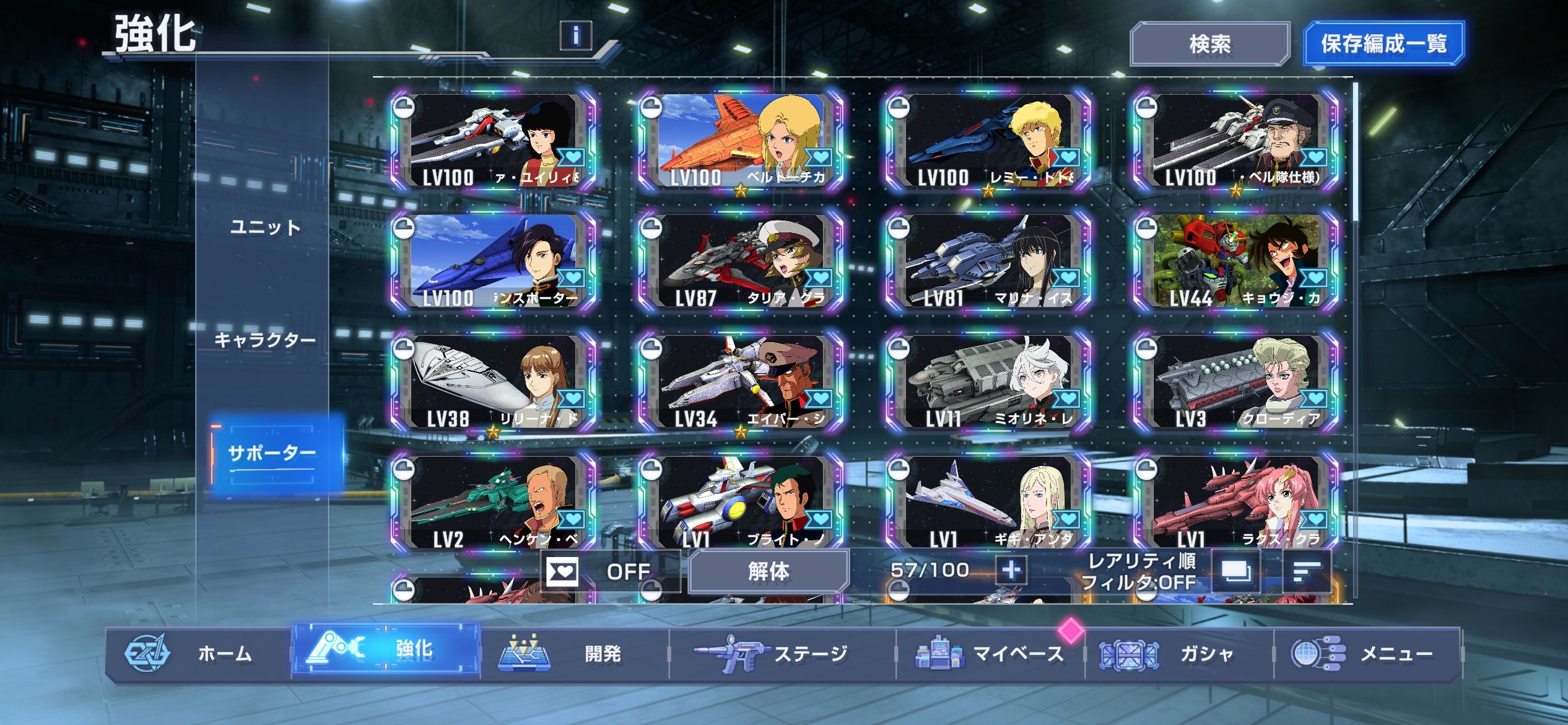Open the ガシャ gacha screen
1568x725 pixels.
pos(1178,654)
